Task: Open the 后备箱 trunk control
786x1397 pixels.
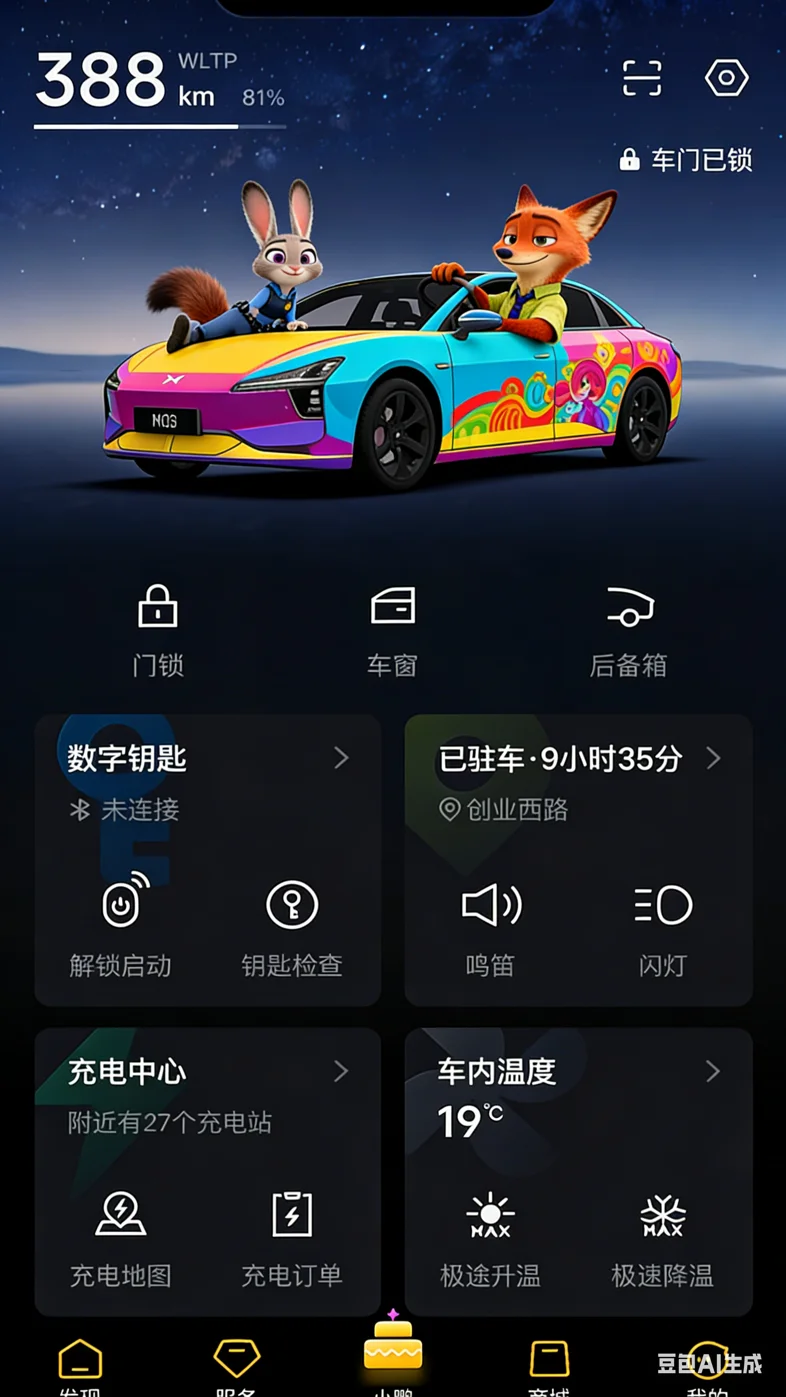Action: click(628, 630)
